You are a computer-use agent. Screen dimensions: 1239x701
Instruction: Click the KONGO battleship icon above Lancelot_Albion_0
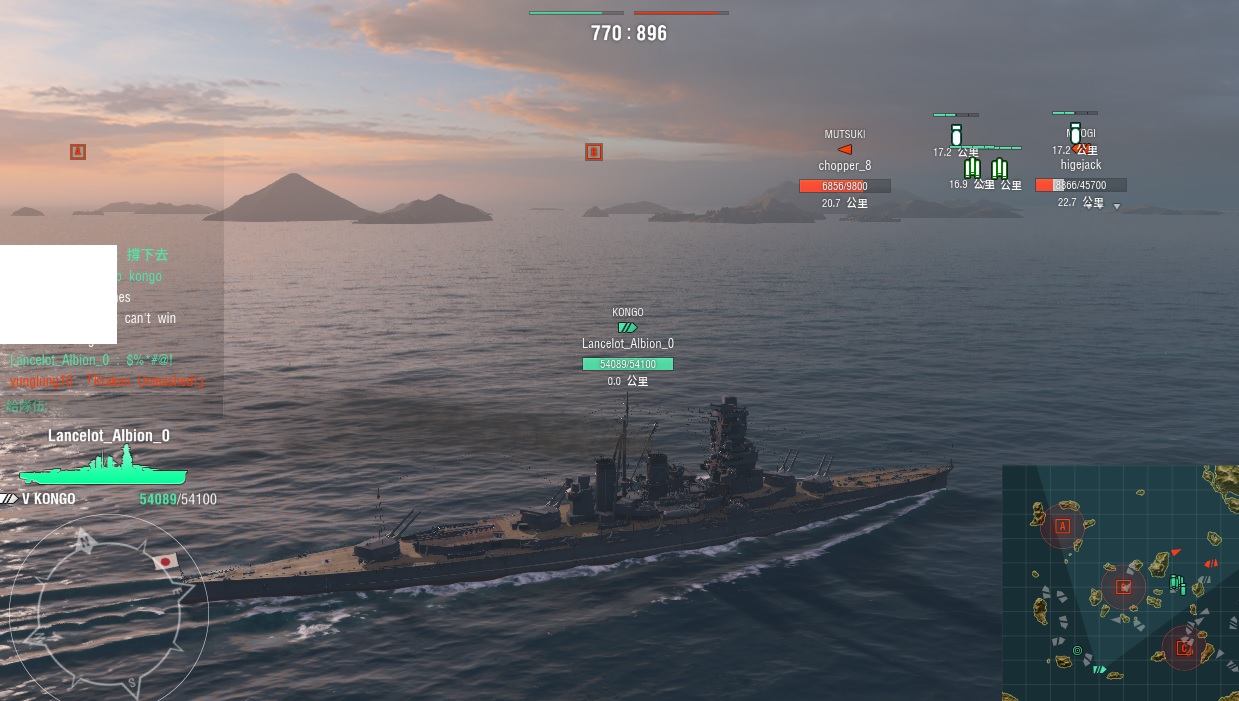click(627, 327)
